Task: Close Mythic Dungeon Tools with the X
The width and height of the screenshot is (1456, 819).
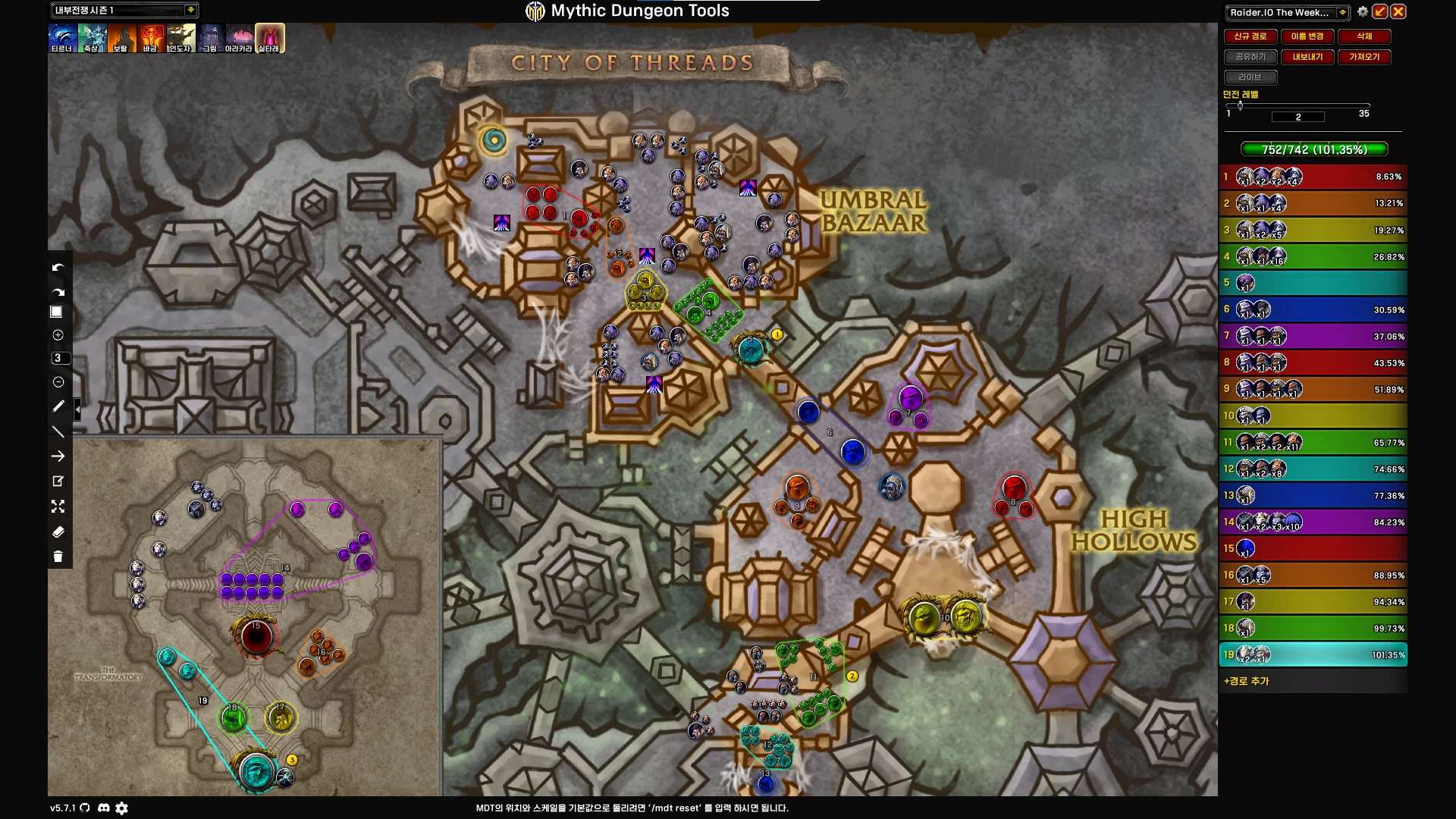Action: pos(1398,11)
